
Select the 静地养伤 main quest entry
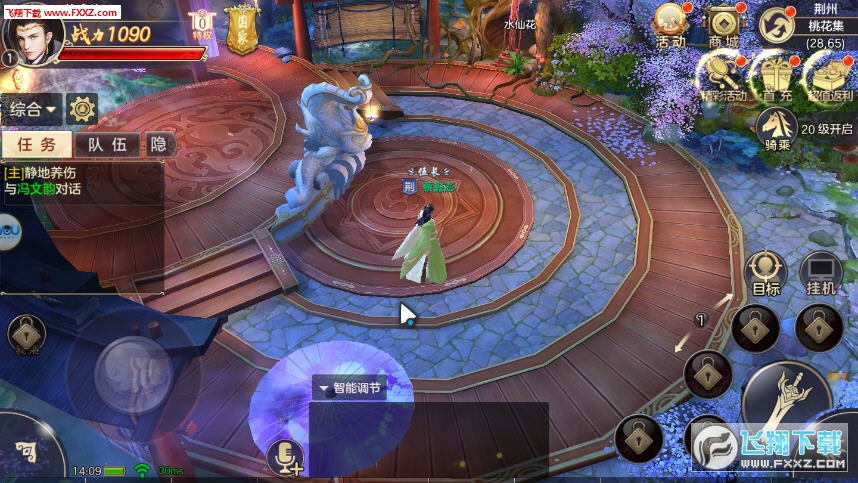point(55,180)
